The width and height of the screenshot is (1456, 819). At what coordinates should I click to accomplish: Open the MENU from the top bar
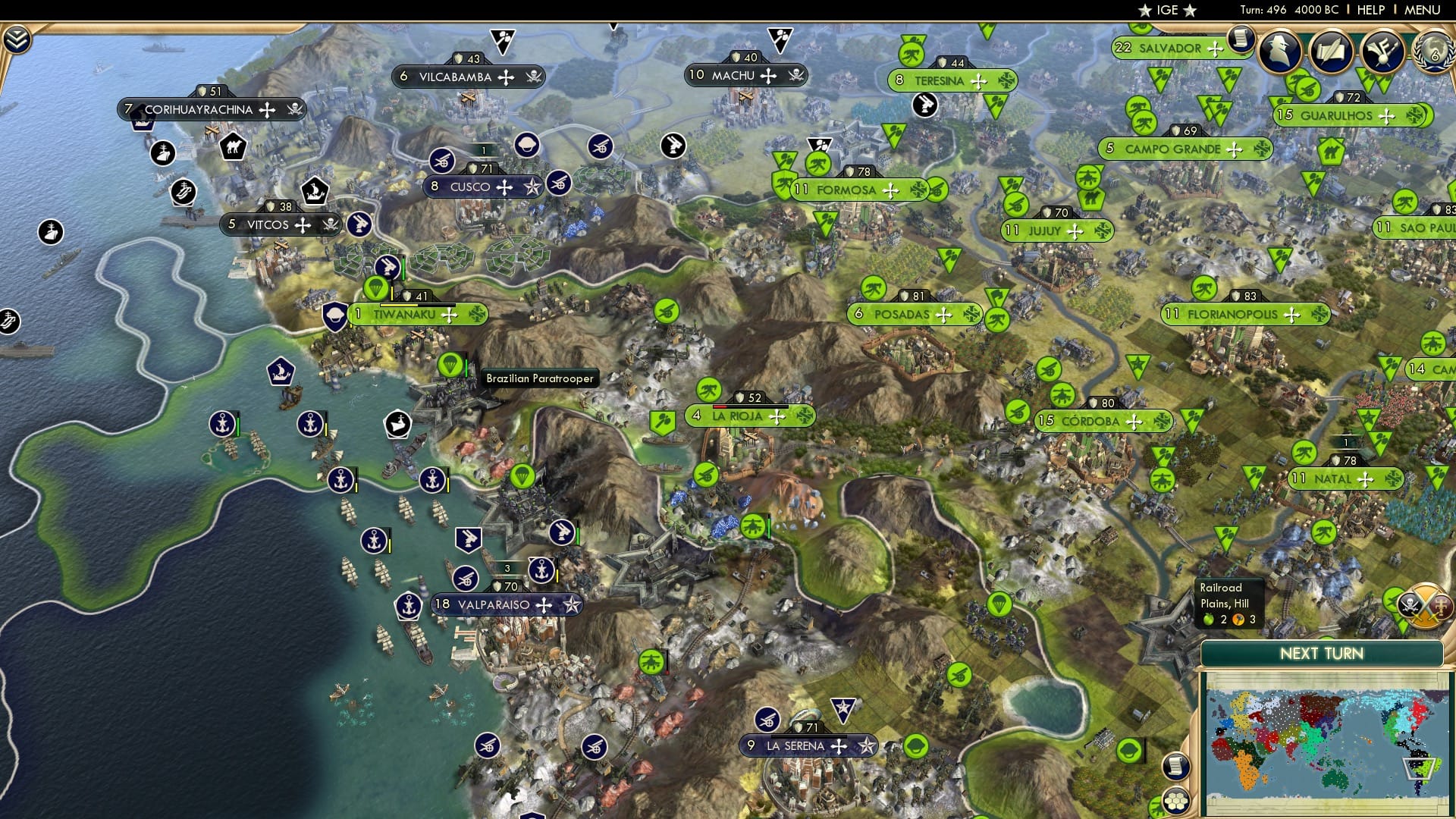click(1424, 10)
